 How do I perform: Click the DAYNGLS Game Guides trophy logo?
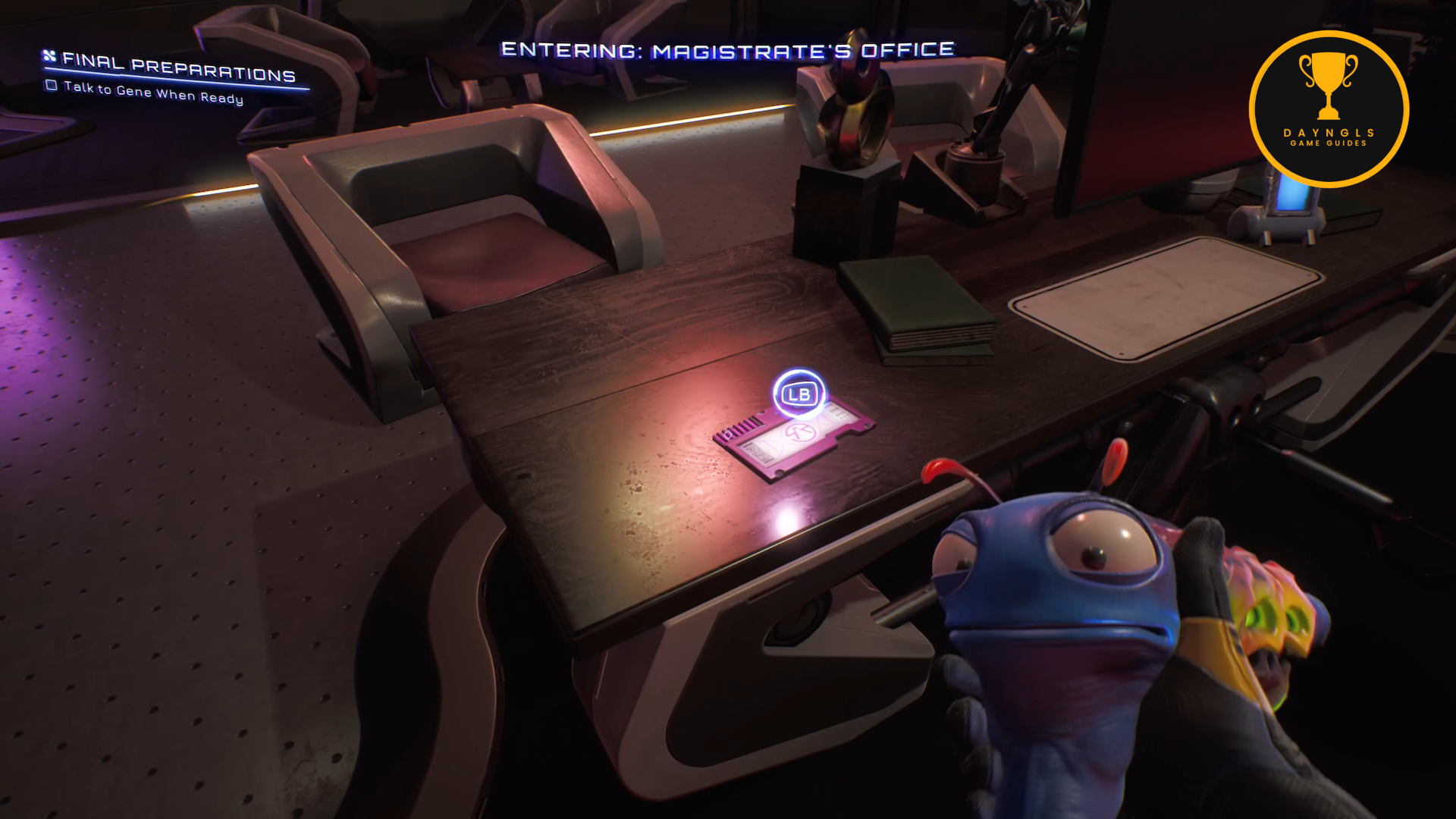[1328, 108]
